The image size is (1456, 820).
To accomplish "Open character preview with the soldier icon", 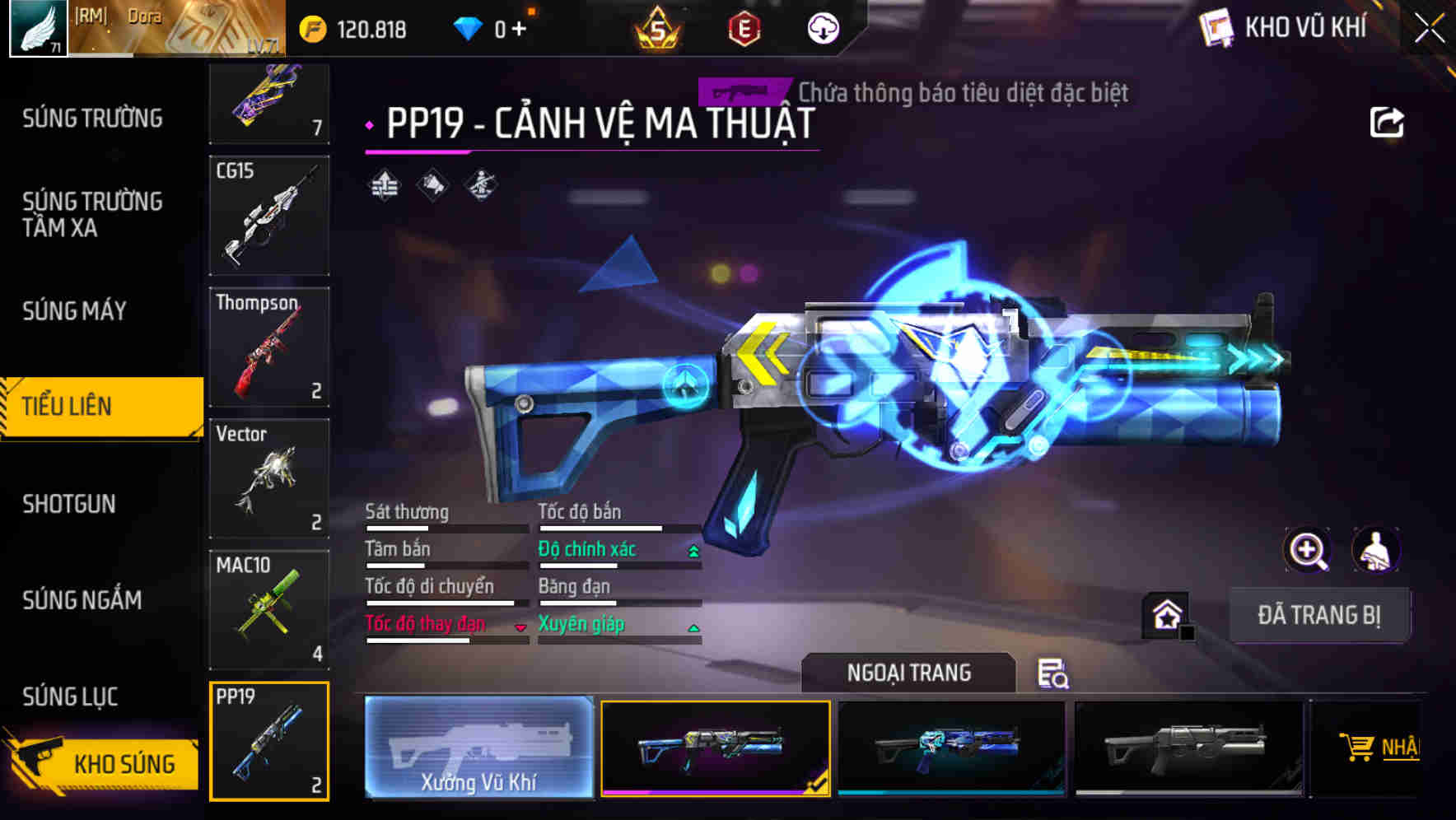I will coord(1377,550).
